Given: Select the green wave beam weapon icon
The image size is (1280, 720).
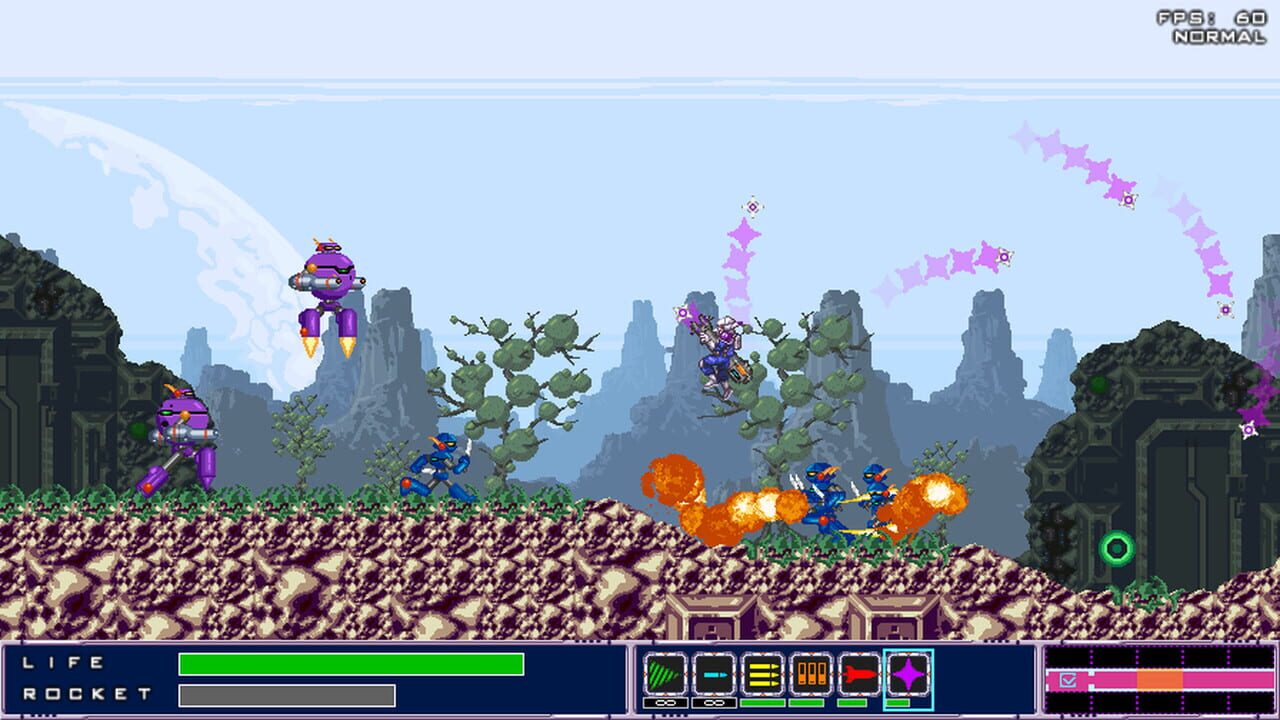Looking at the screenshot, I should (663, 672).
